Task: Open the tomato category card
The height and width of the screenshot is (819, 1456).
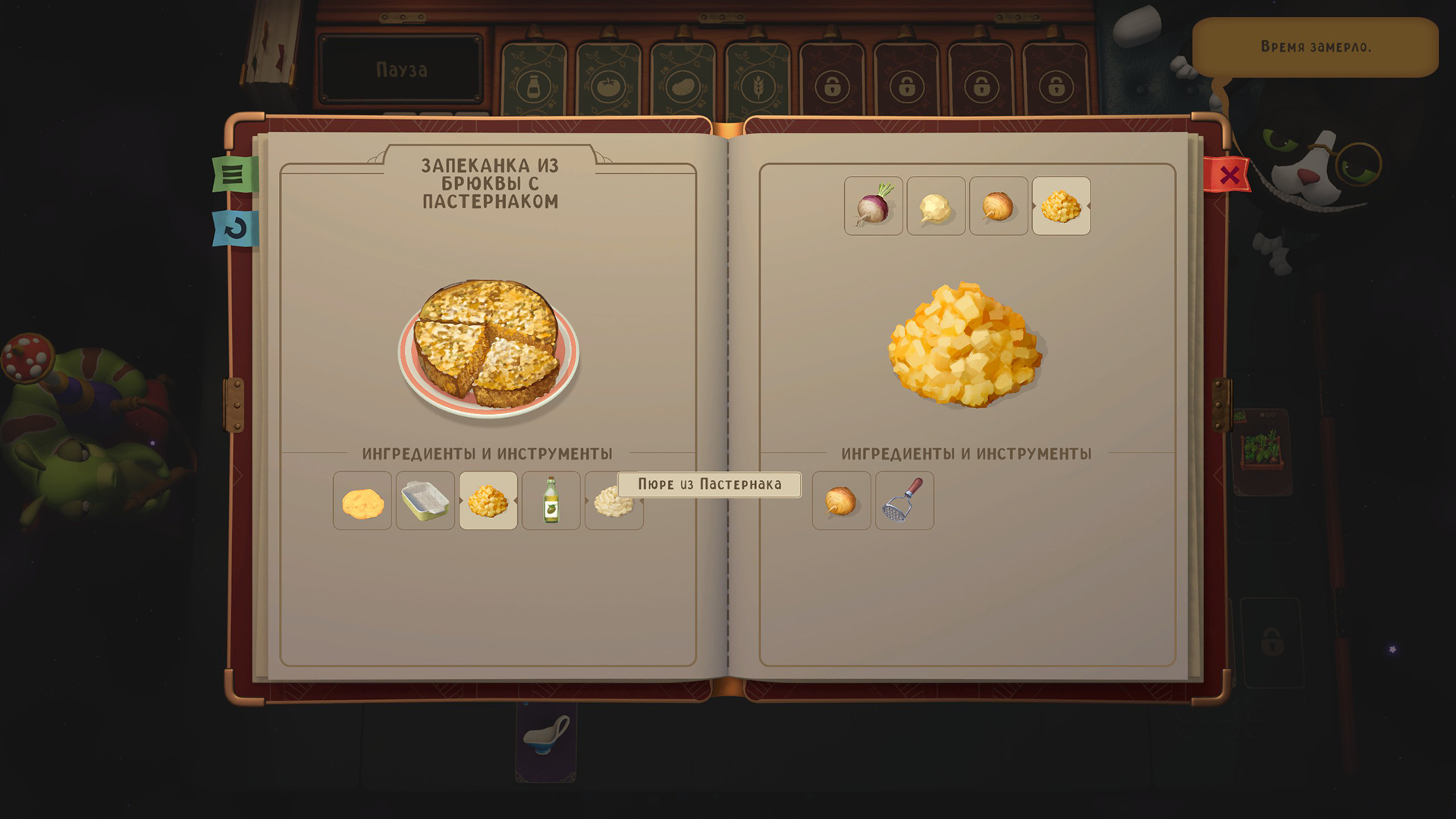Action: 609,83
